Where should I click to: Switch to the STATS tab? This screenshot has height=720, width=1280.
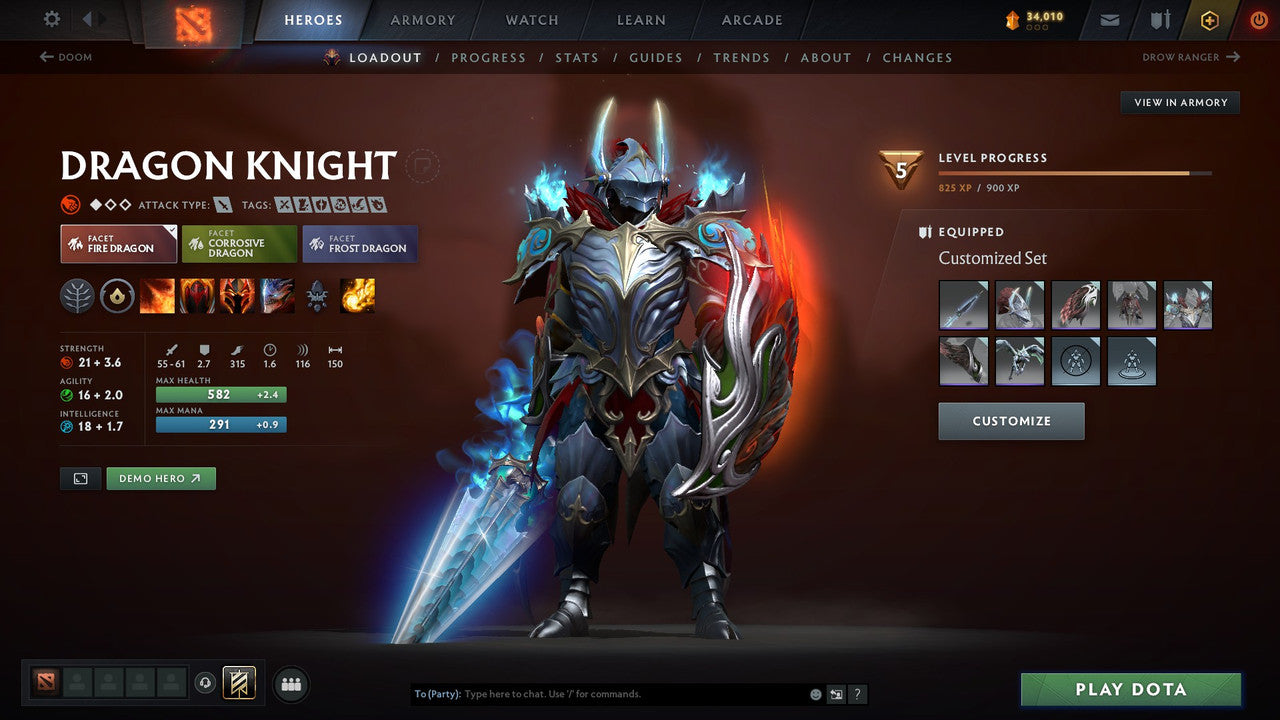tap(577, 57)
